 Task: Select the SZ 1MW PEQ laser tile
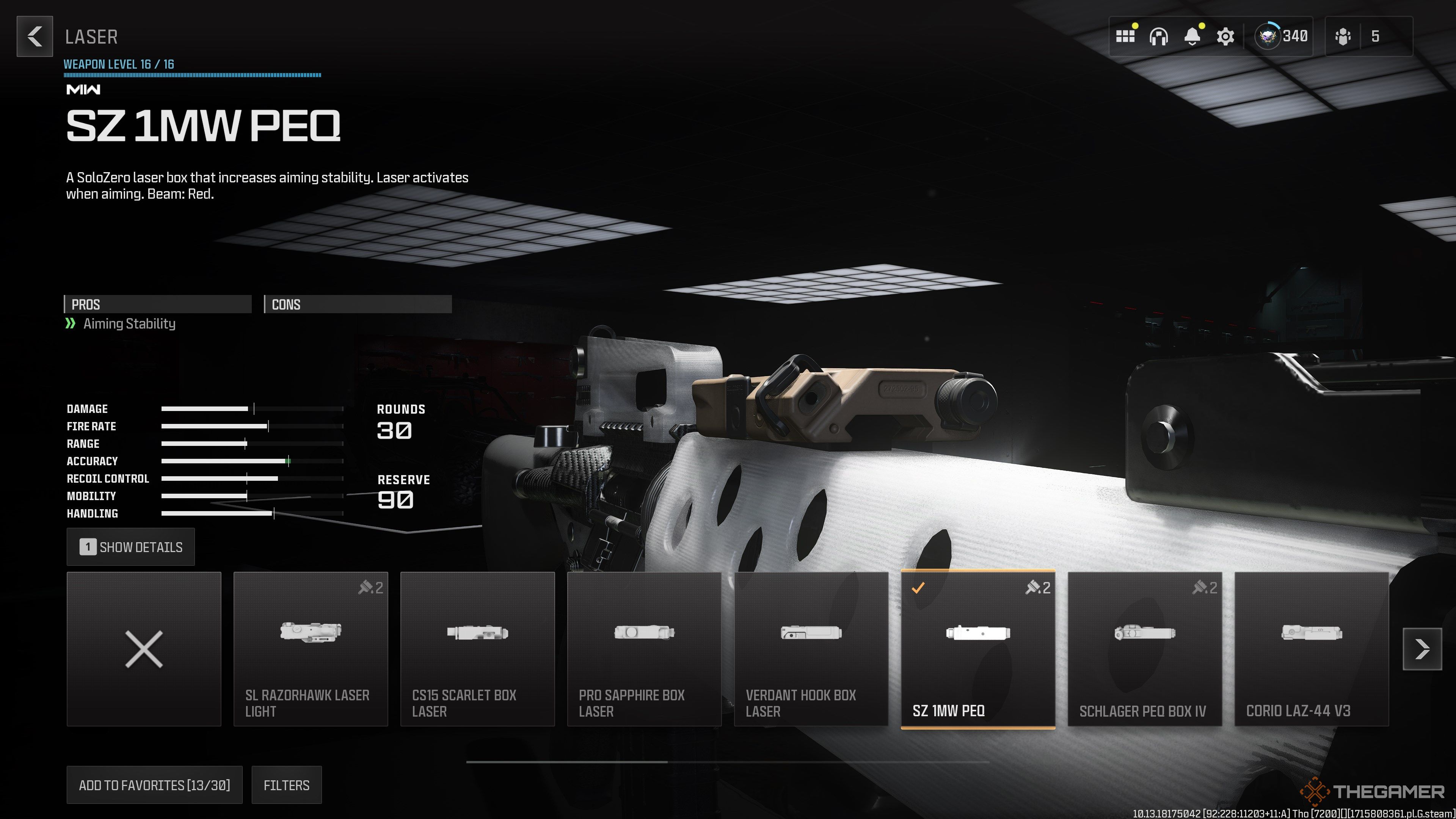click(x=977, y=649)
